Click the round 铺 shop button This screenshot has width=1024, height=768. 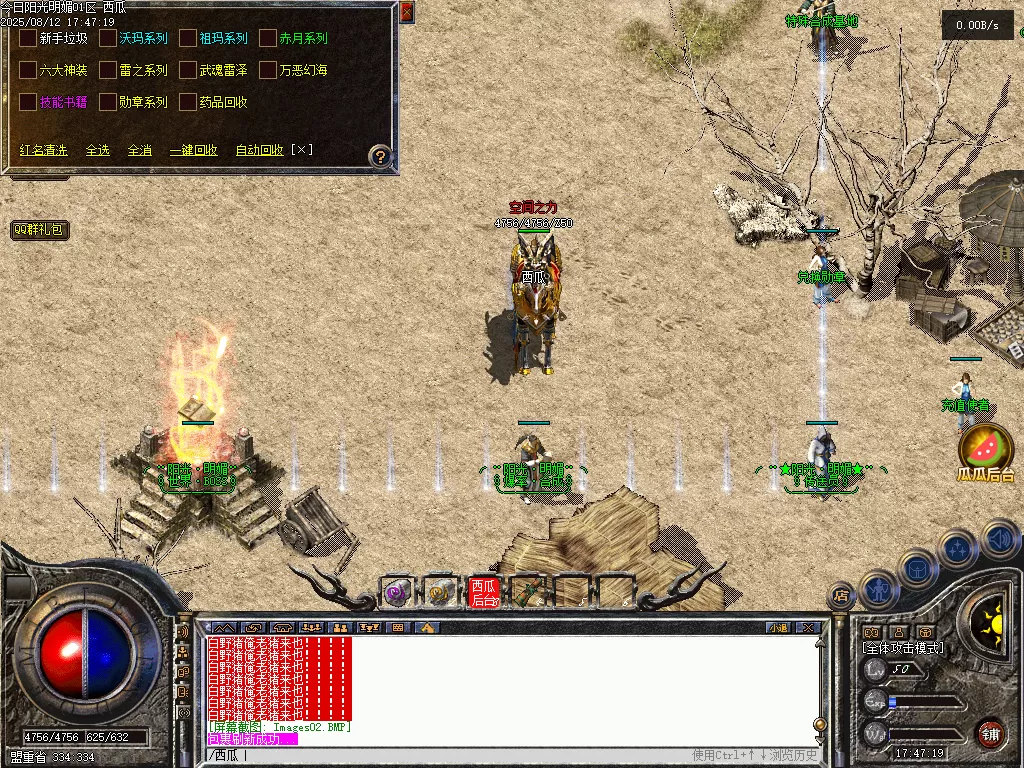(x=990, y=734)
